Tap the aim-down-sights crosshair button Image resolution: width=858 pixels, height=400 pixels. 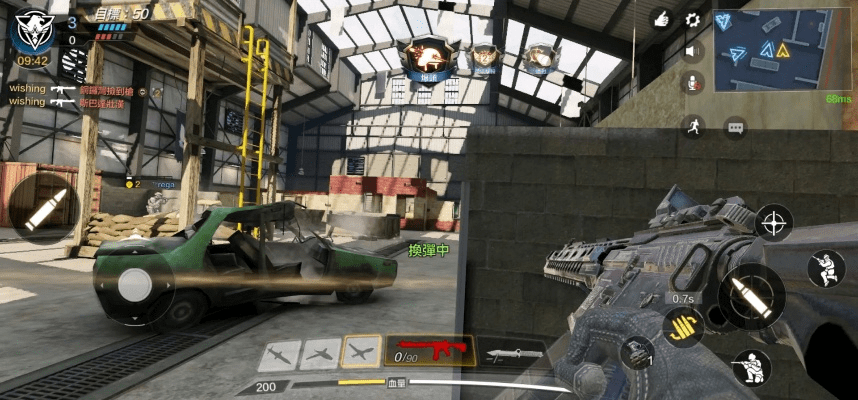point(774,222)
